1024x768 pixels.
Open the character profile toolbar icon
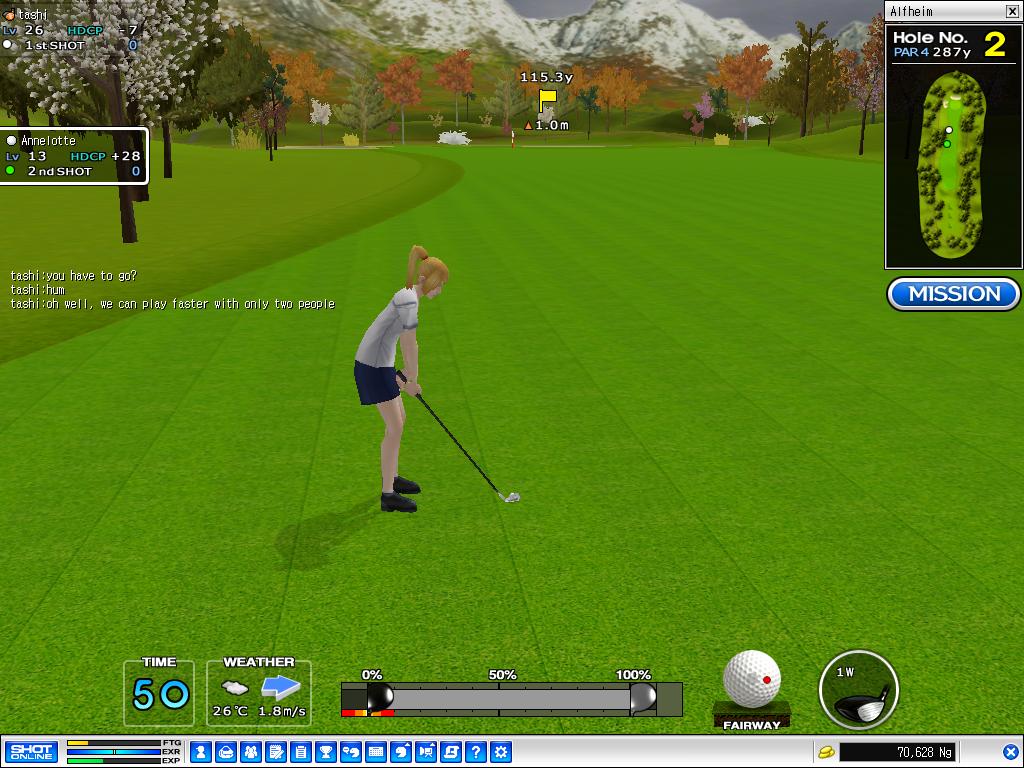point(201,751)
